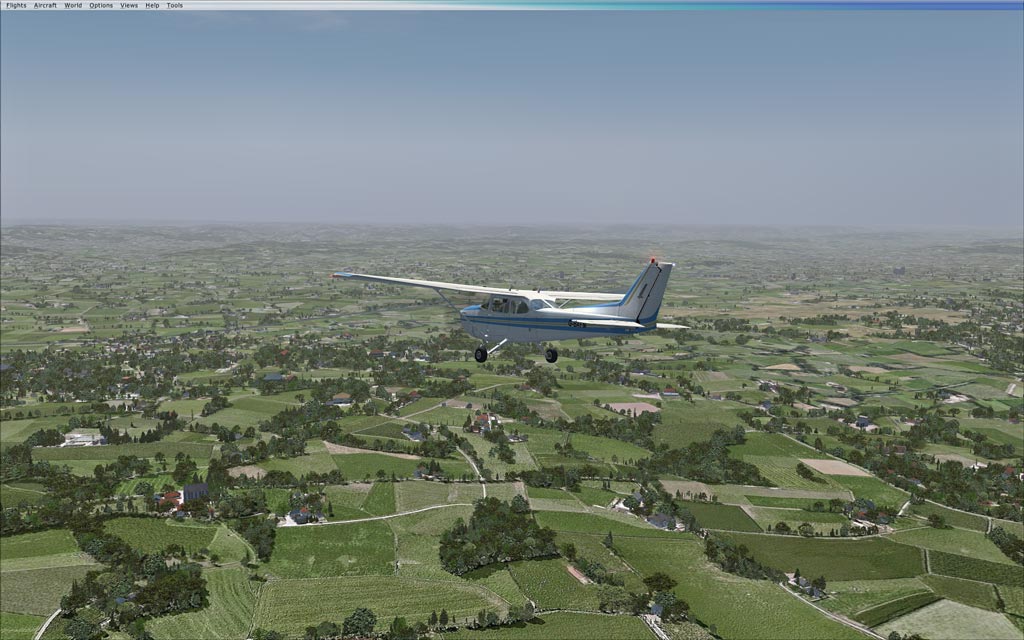Open the Aircraft menu
Viewport: 1024px width, 640px height.
point(45,5)
